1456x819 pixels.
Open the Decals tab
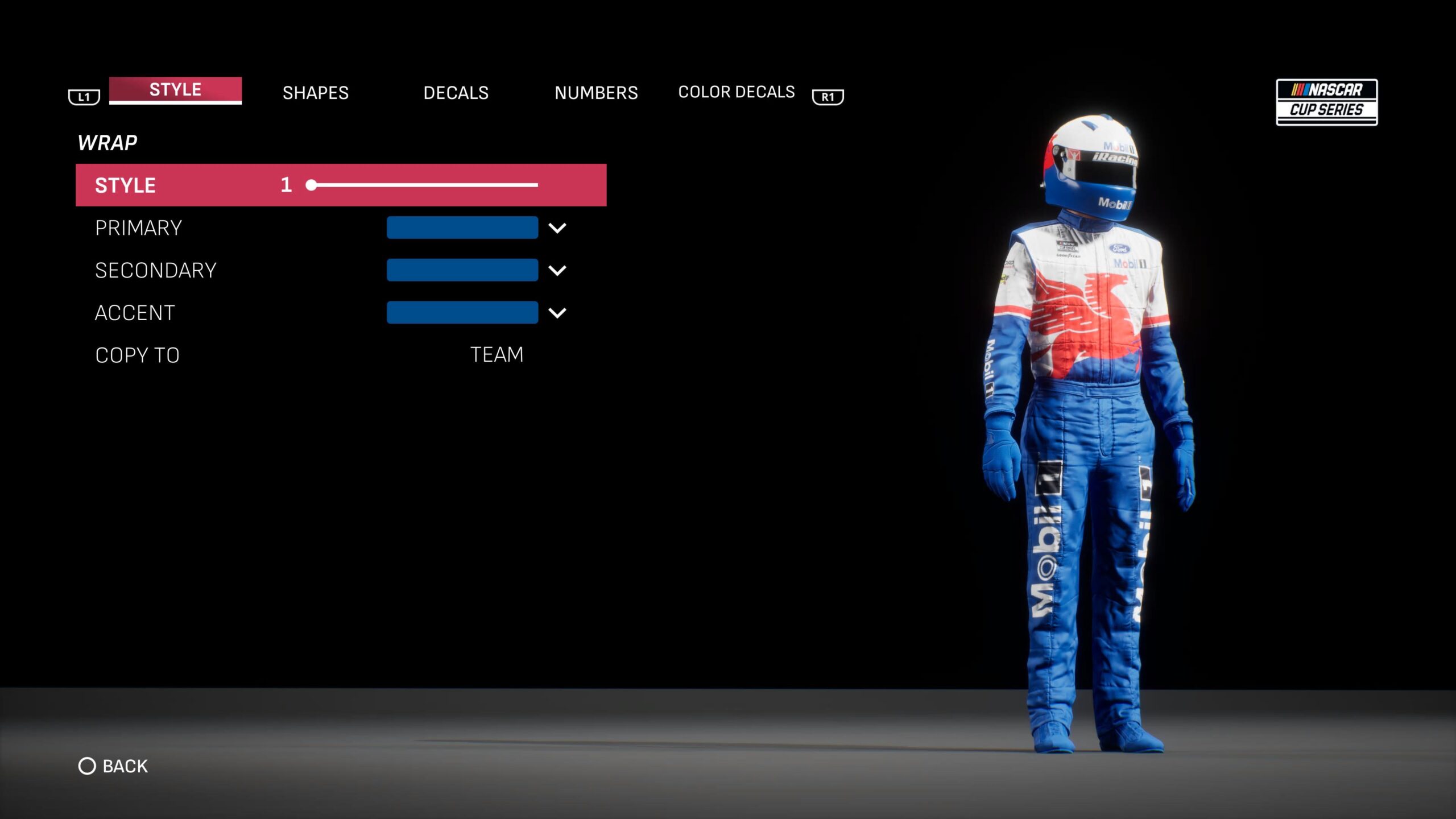pyautogui.click(x=456, y=93)
